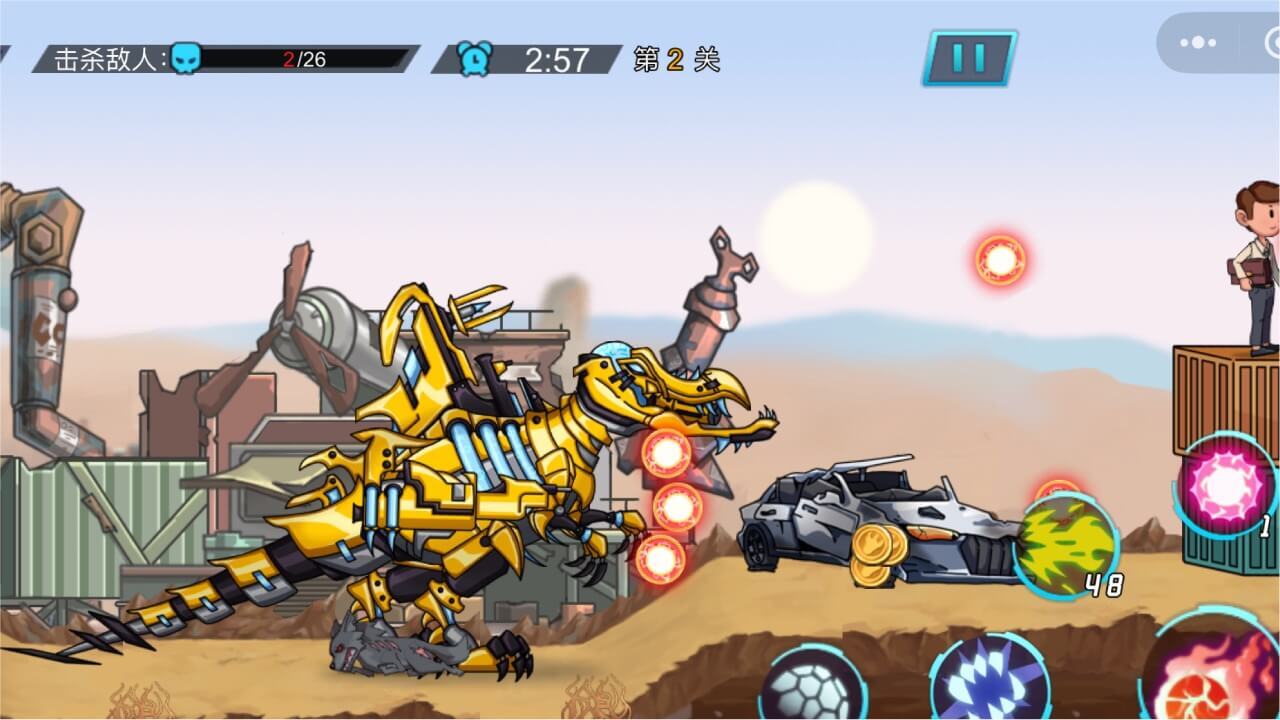
Task: Click the charge counter showing 1 on pink skill
Action: (1264, 525)
